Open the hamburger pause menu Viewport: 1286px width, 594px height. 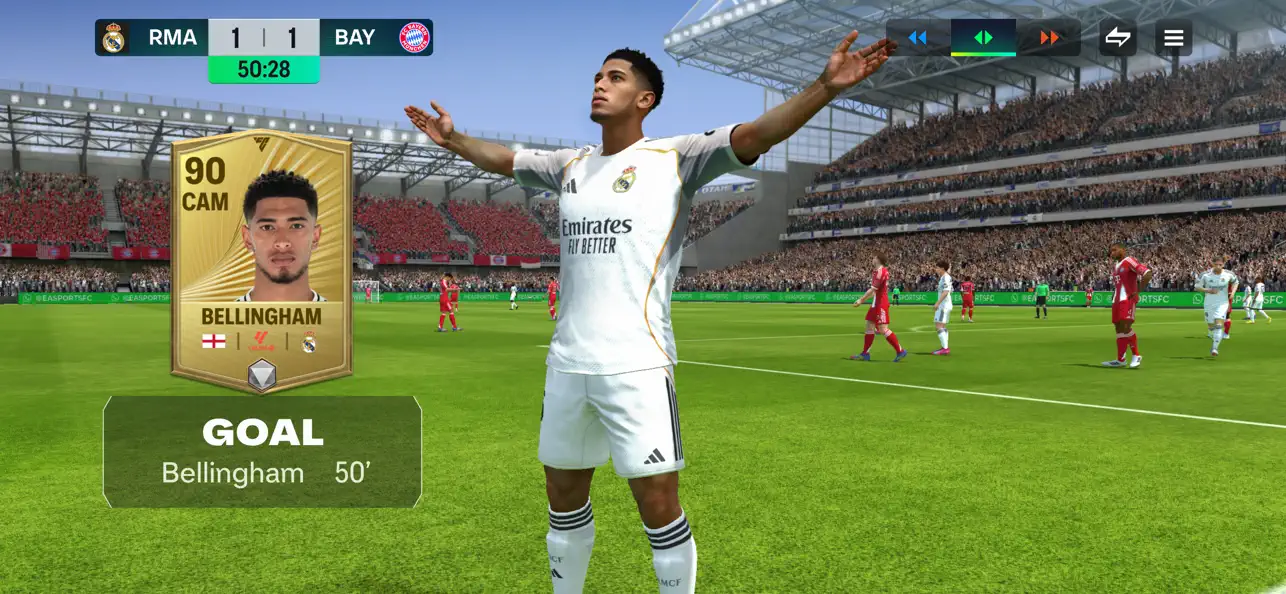click(1174, 38)
